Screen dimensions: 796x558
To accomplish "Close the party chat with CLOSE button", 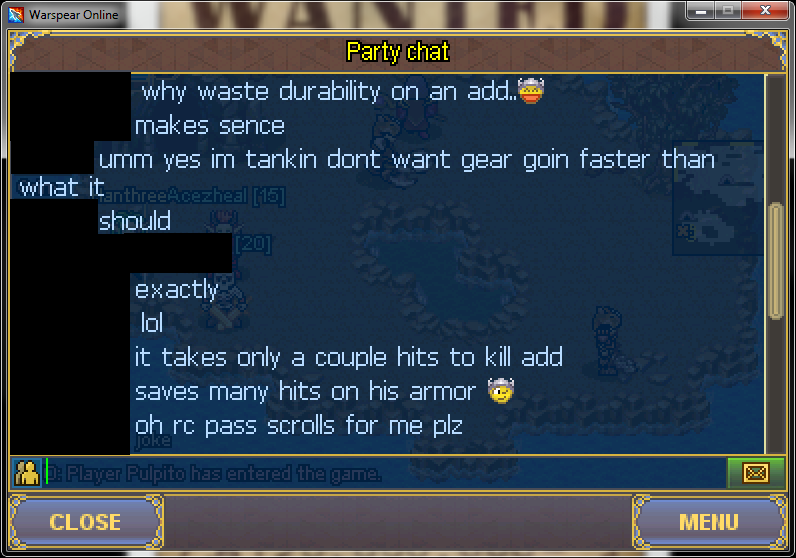I will coord(85,522).
